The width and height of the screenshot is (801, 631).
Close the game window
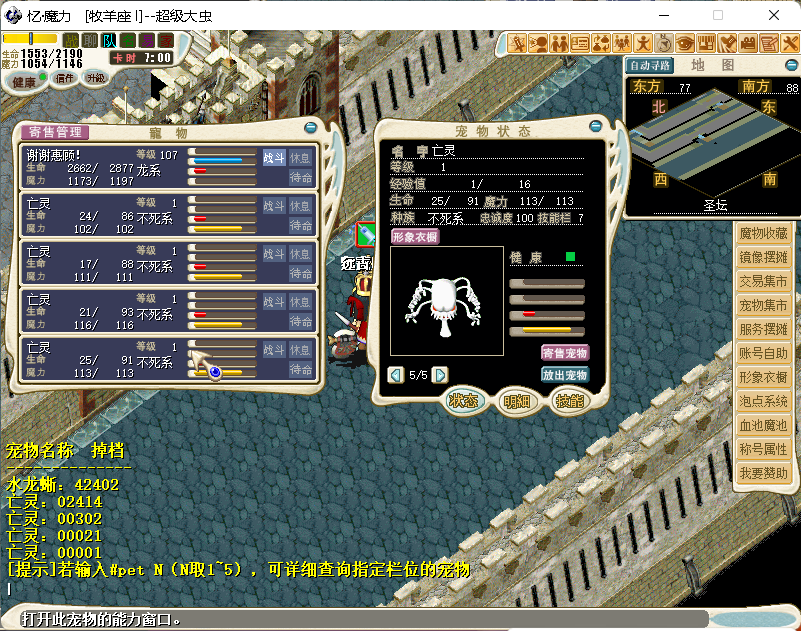(773, 15)
